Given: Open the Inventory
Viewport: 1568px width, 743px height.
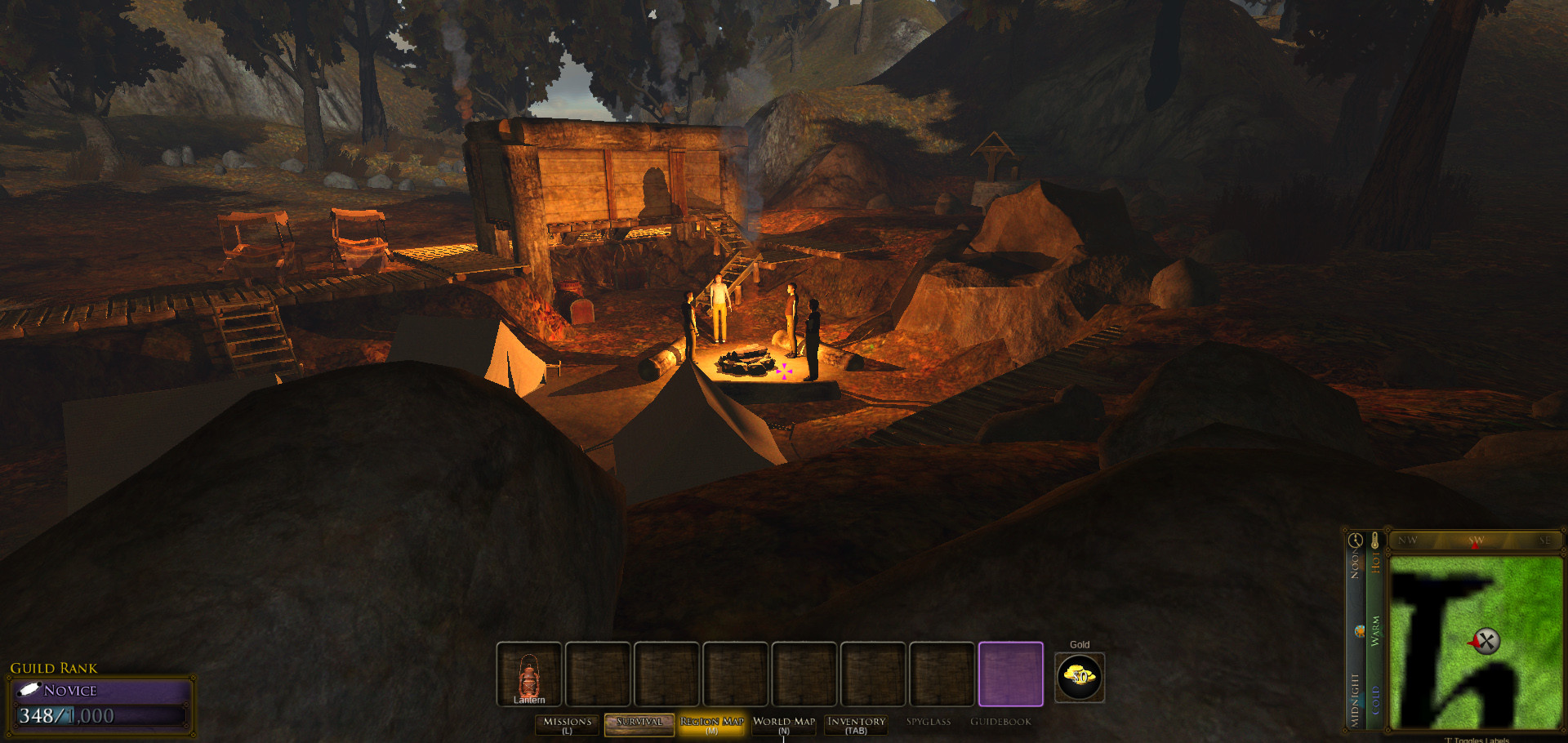Looking at the screenshot, I should pyautogui.click(x=856, y=724).
